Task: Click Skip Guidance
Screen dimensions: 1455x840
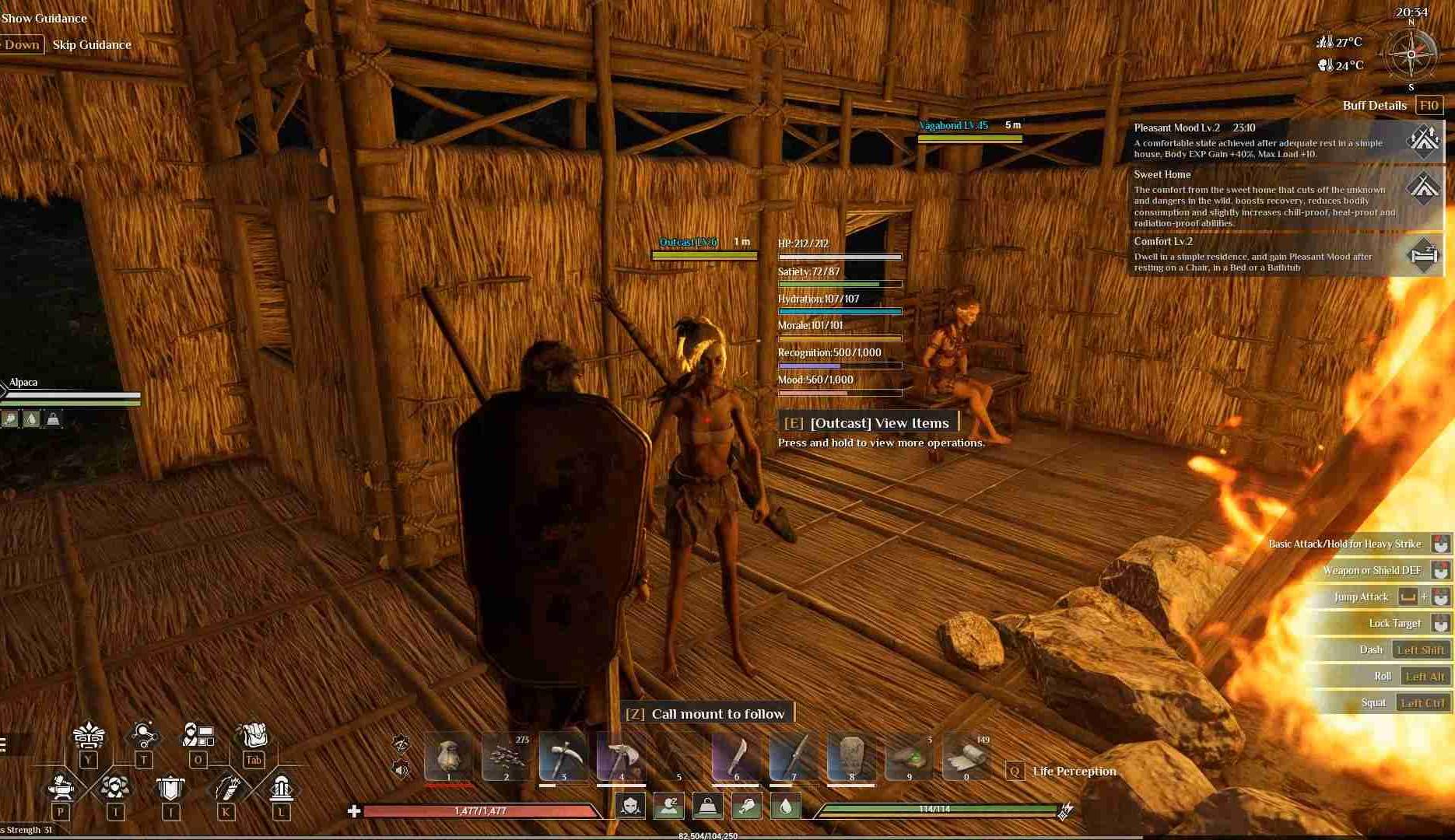Action: coord(92,44)
